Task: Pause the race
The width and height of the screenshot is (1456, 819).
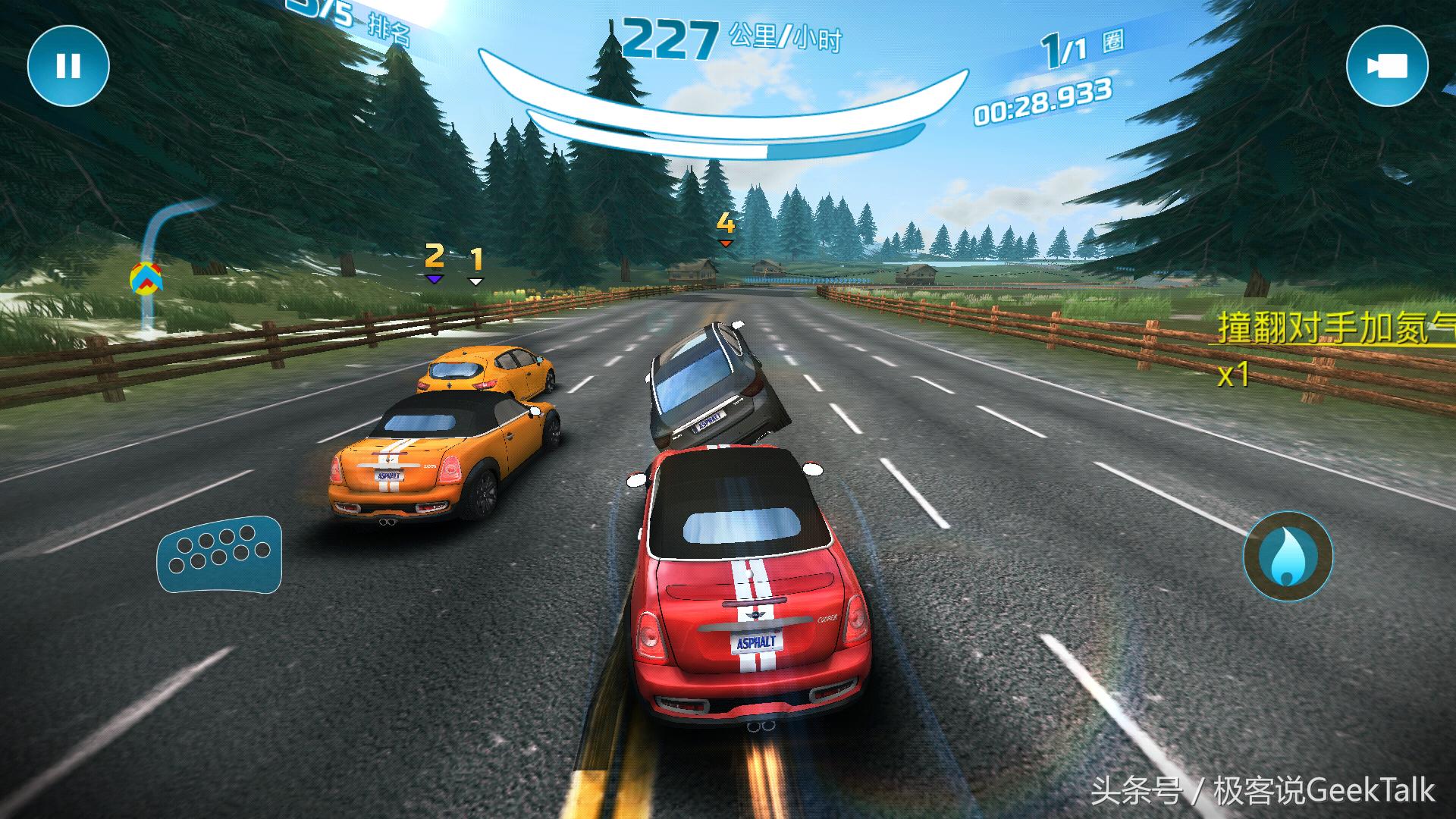Action: (68, 67)
